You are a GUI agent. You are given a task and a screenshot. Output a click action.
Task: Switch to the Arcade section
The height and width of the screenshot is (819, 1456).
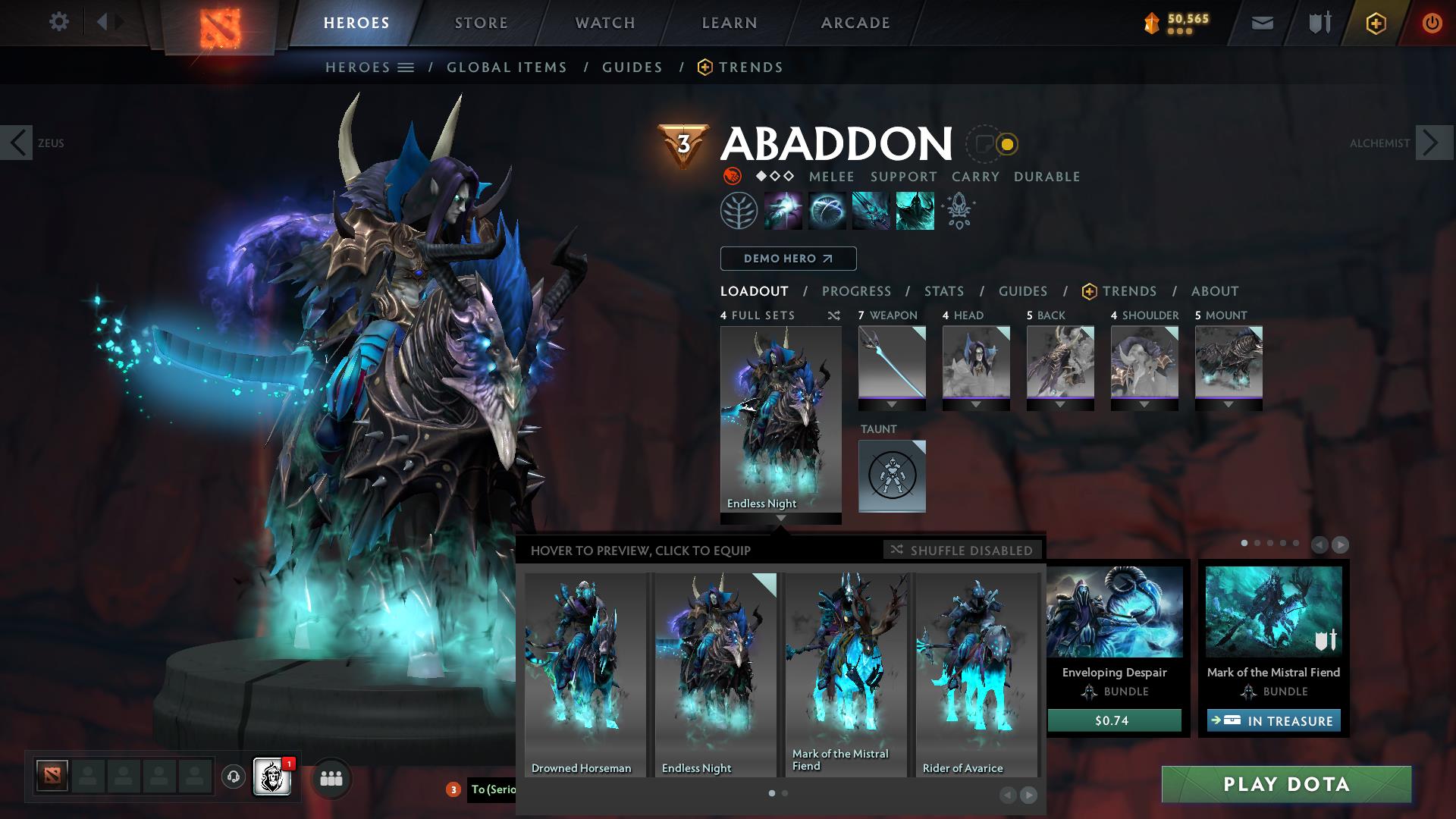tap(855, 22)
